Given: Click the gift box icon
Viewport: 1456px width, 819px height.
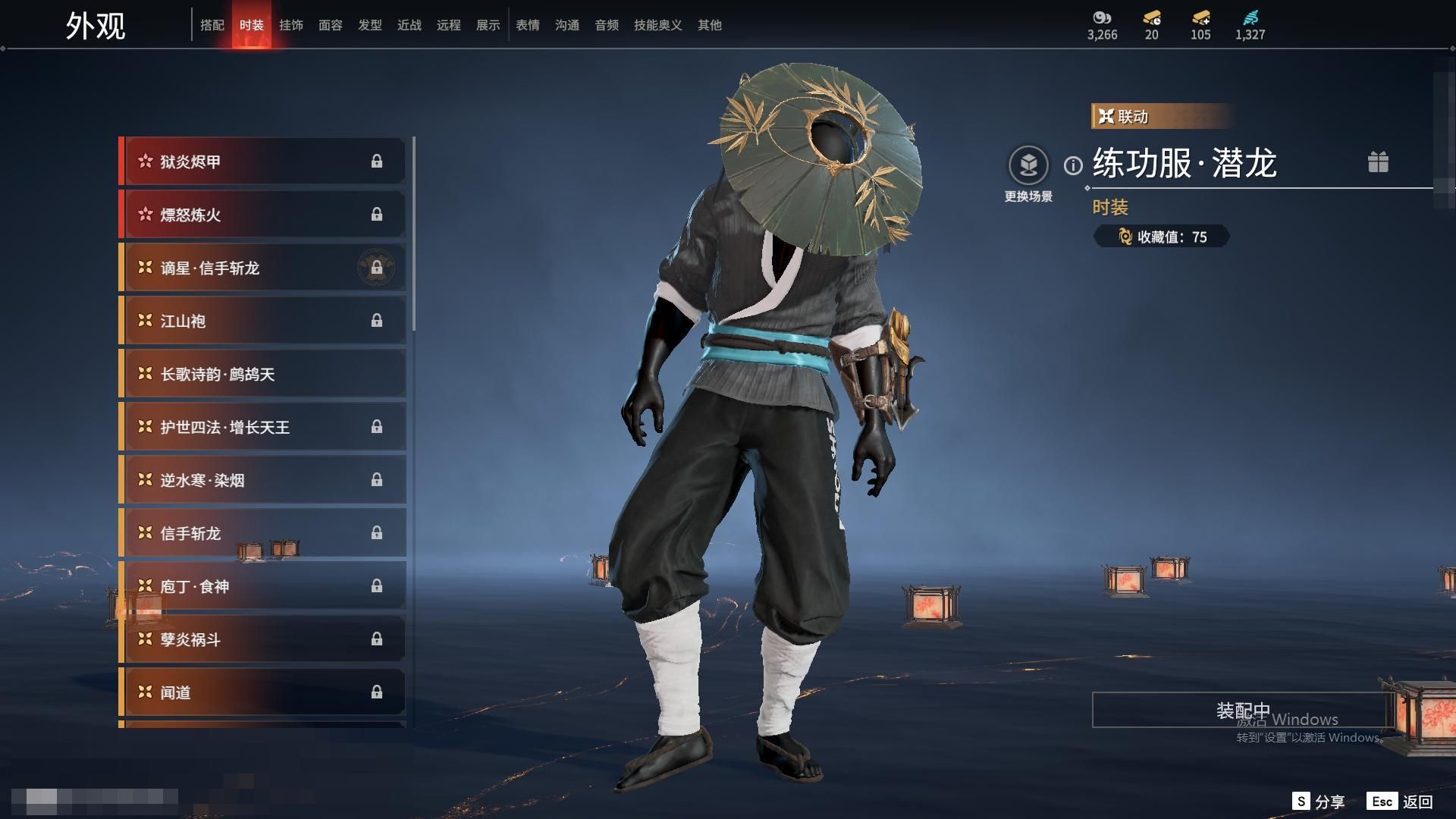Looking at the screenshot, I should click(x=1378, y=162).
